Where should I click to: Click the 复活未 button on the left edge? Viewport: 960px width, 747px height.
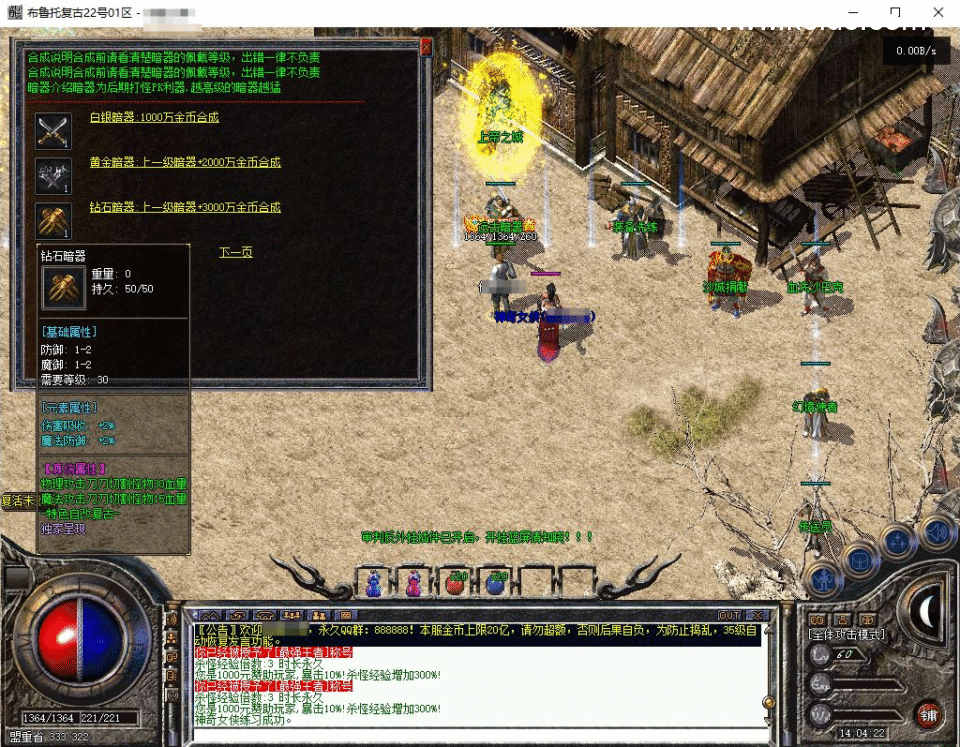coord(18,500)
